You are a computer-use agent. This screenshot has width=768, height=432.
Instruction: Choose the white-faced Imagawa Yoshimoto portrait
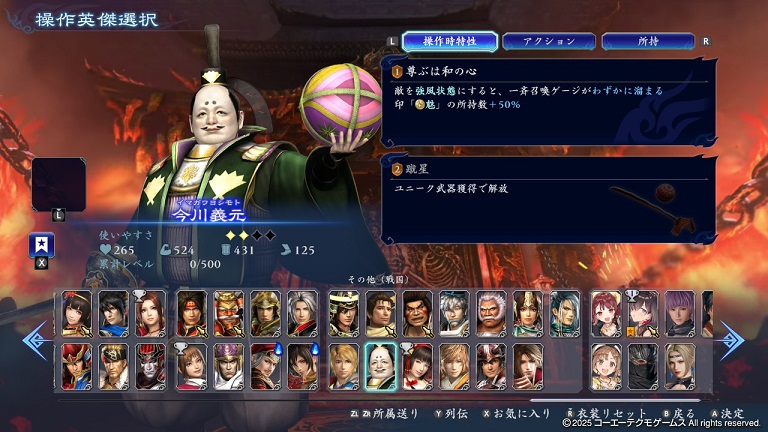379,366
